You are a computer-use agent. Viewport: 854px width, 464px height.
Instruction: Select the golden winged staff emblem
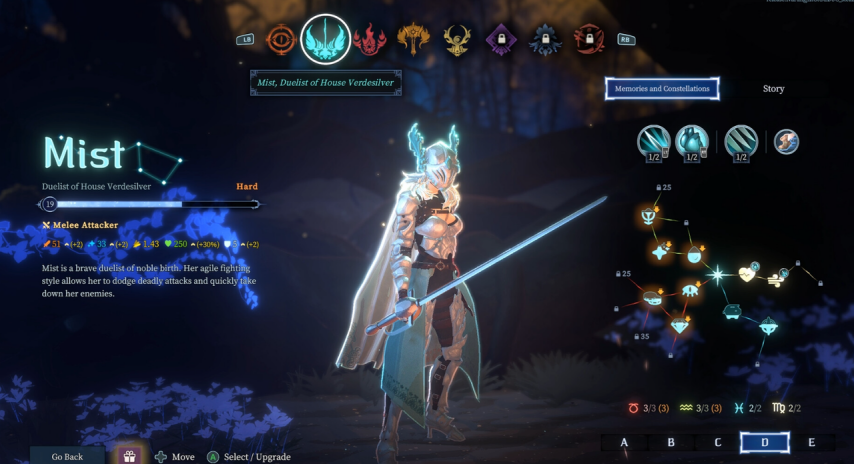pos(413,39)
